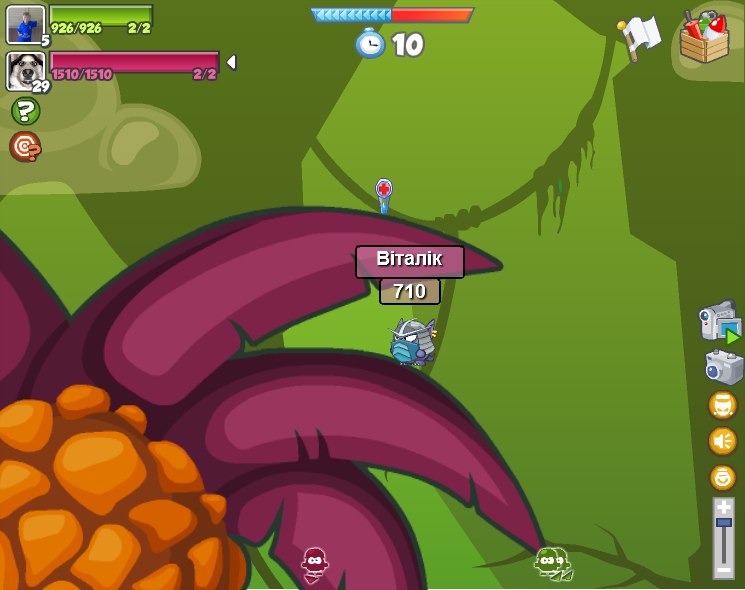Click the orange character face button with hat

click(x=722, y=405)
